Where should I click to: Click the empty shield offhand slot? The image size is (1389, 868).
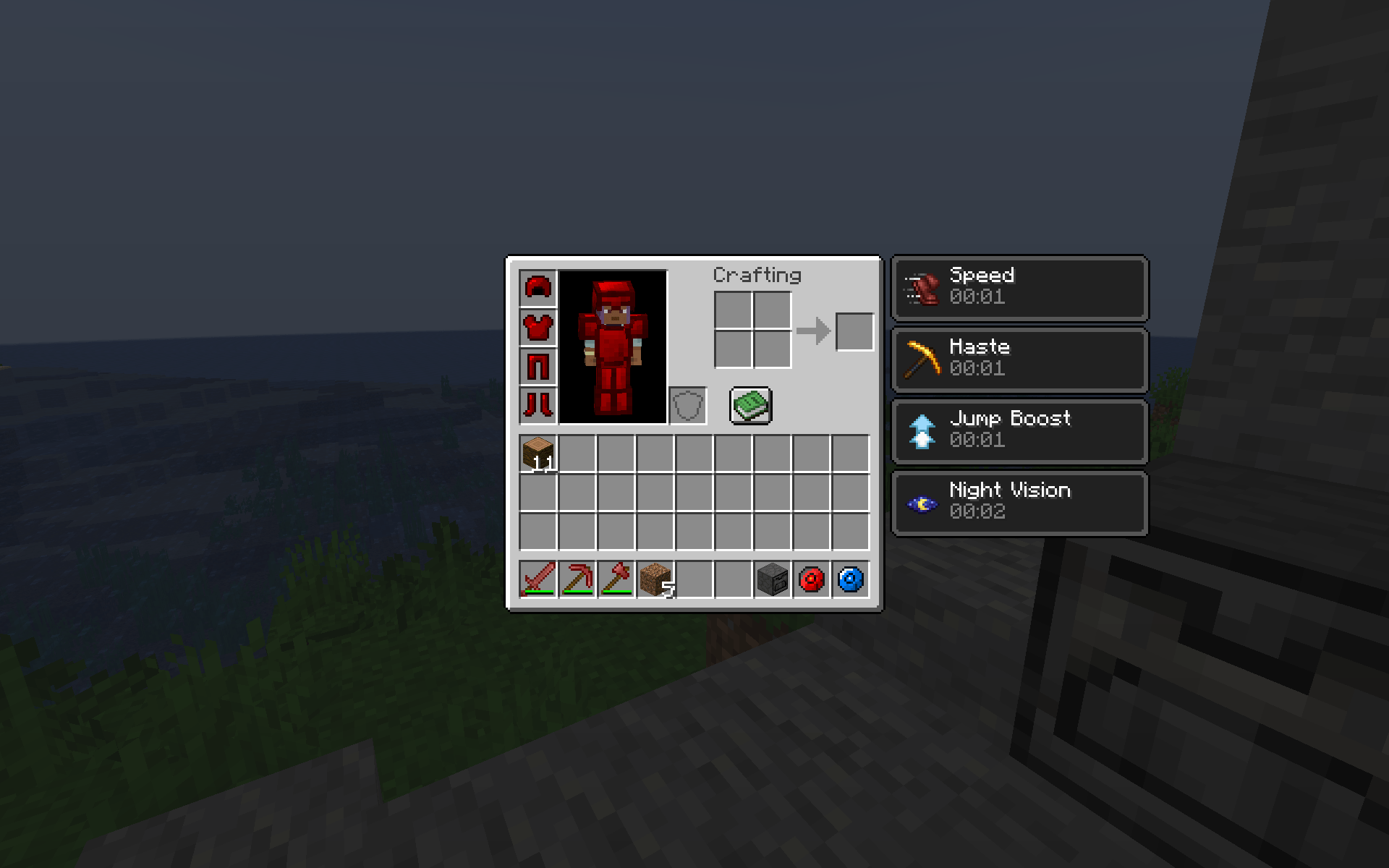[687, 405]
